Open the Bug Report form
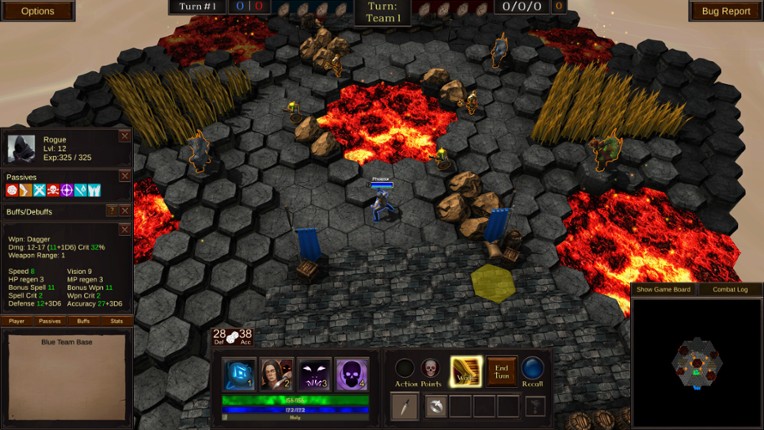The image size is (764, 430). click(726, 11)
